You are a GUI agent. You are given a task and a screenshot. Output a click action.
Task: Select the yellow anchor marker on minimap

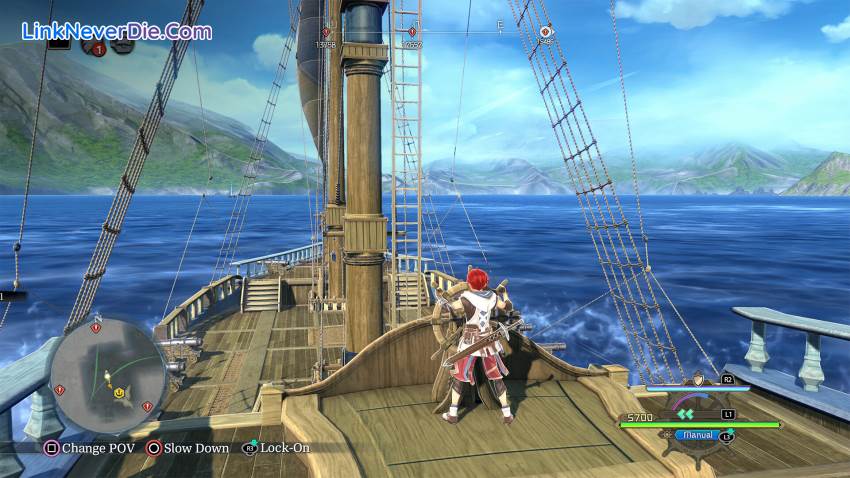pyautogui.click(x=119, y=393)
